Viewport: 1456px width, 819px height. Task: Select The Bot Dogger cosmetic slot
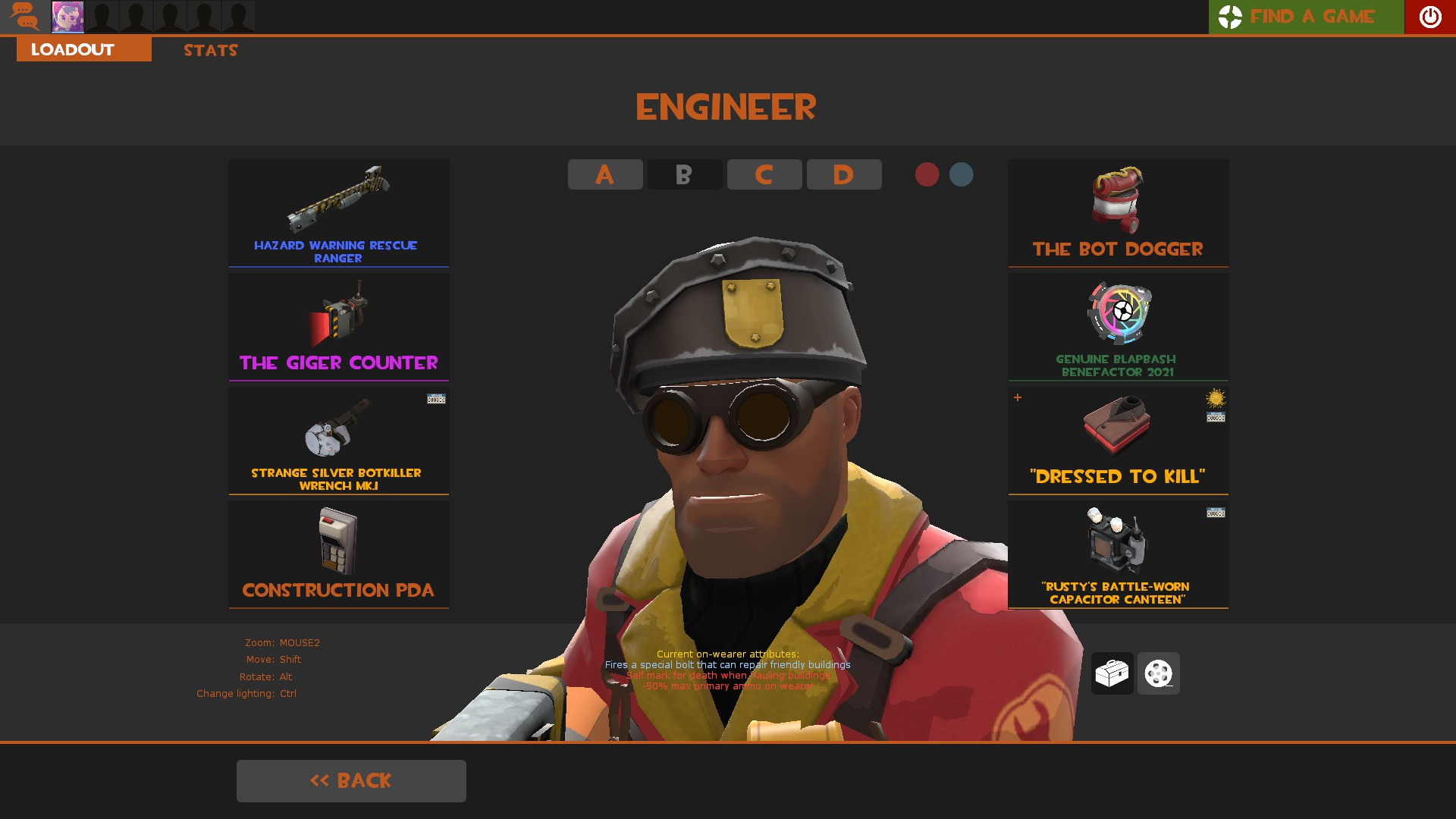(x=1118, y=212)
